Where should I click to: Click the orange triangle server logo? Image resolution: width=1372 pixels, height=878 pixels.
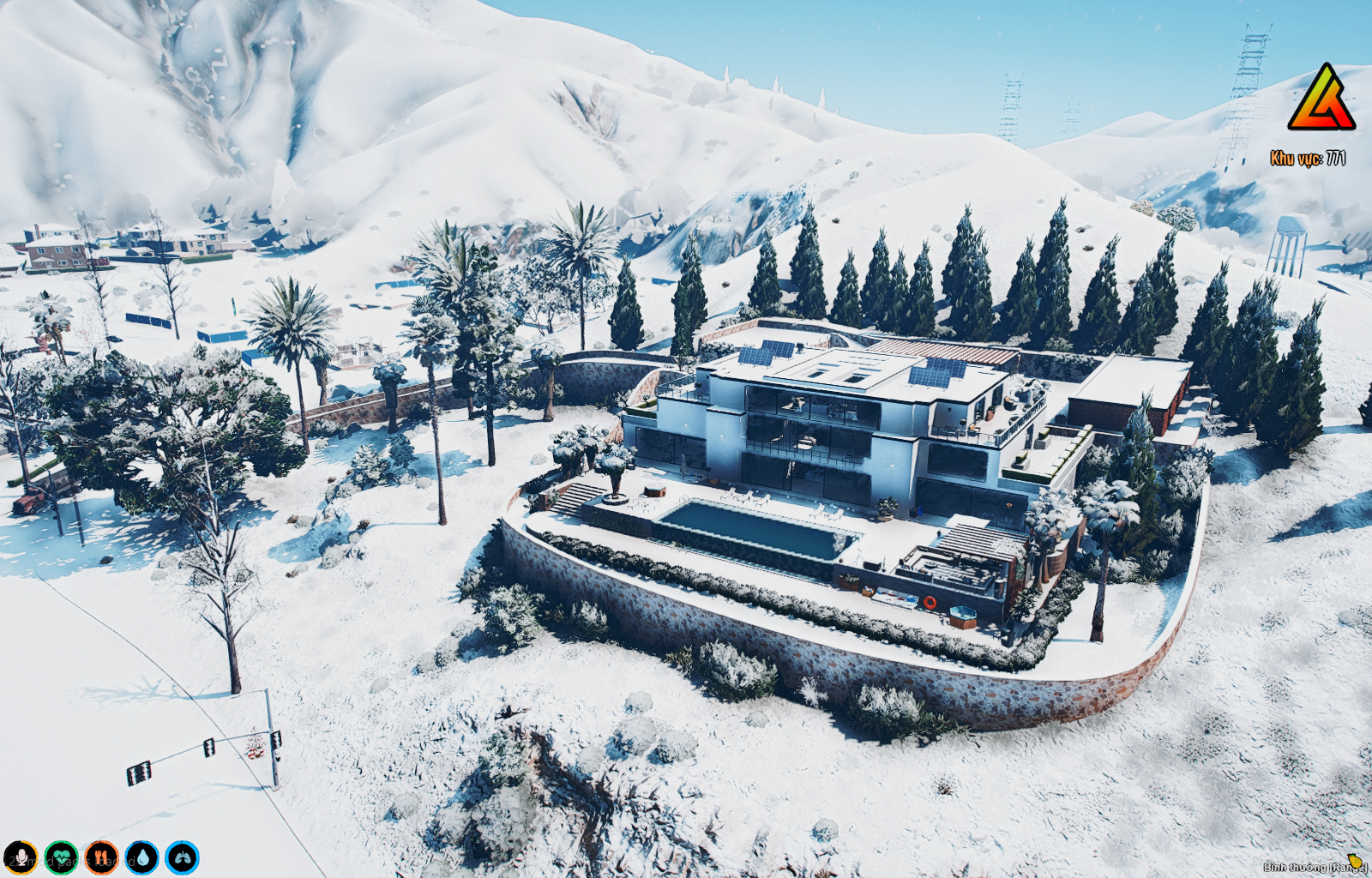(1321, 99)
